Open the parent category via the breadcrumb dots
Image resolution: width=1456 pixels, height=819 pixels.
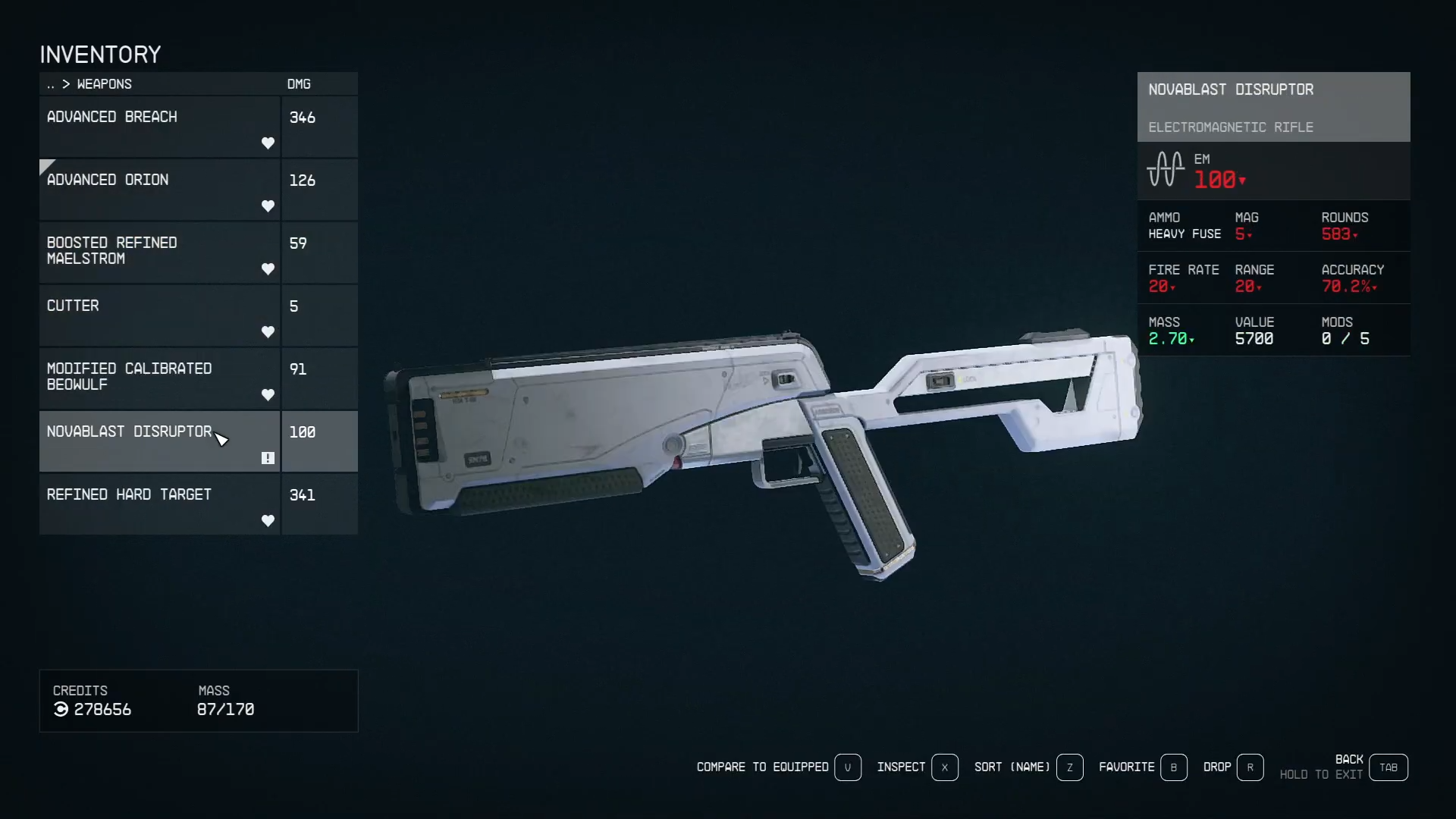click(x=50, y=84)
